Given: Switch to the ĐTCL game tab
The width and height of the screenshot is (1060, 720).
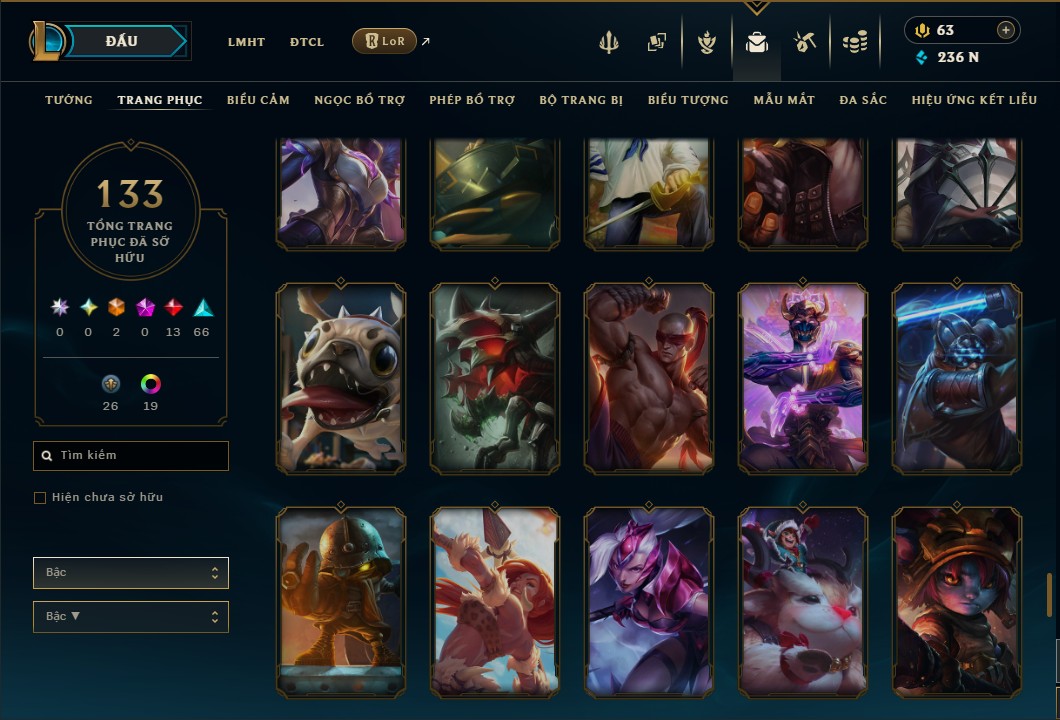Looking at the screenshot, I should [307, 42].
